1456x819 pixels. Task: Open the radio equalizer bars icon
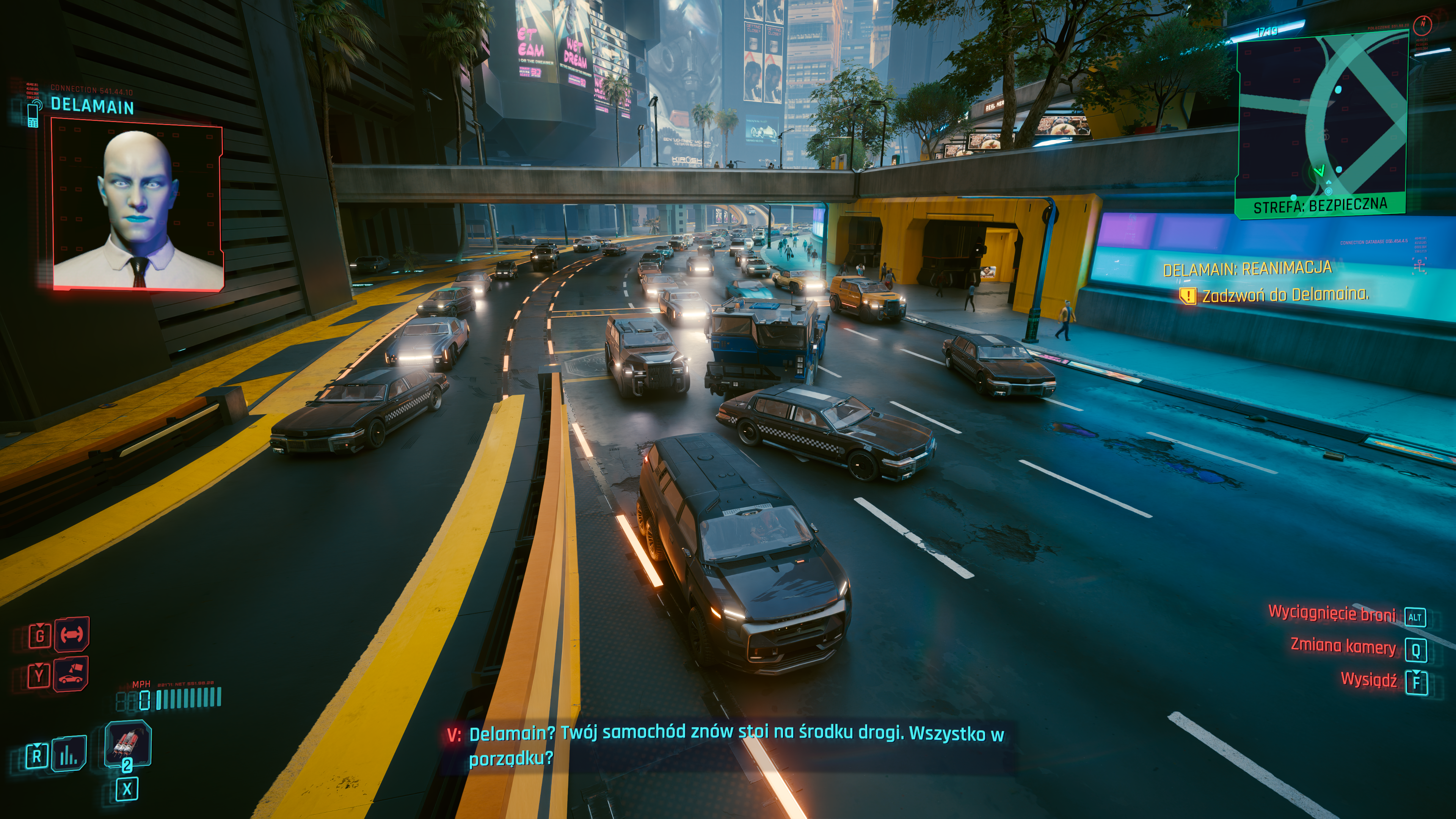coord(69,754)
